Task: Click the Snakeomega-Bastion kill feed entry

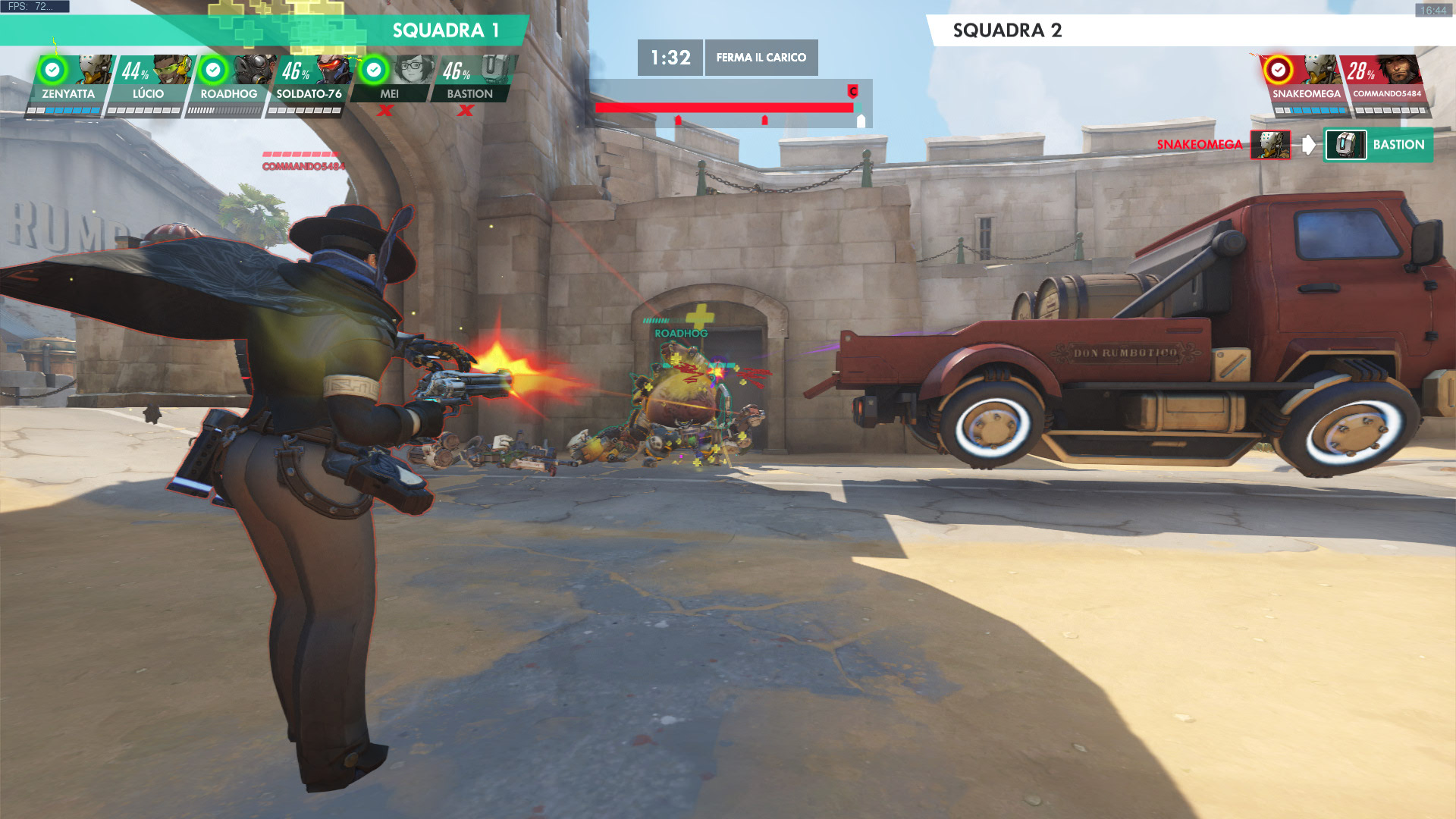Action: click(x=1294, y=145)
